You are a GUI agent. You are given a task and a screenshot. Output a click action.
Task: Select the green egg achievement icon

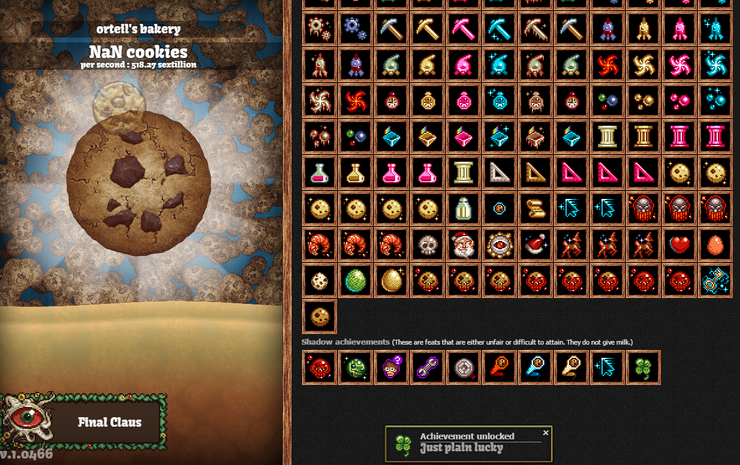point(354,280)
